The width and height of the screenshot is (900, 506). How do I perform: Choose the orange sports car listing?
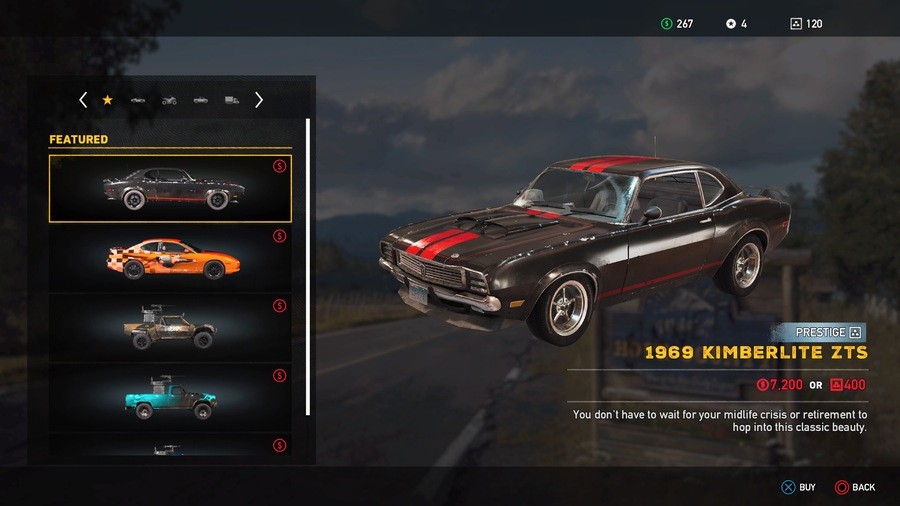(170, 258)
